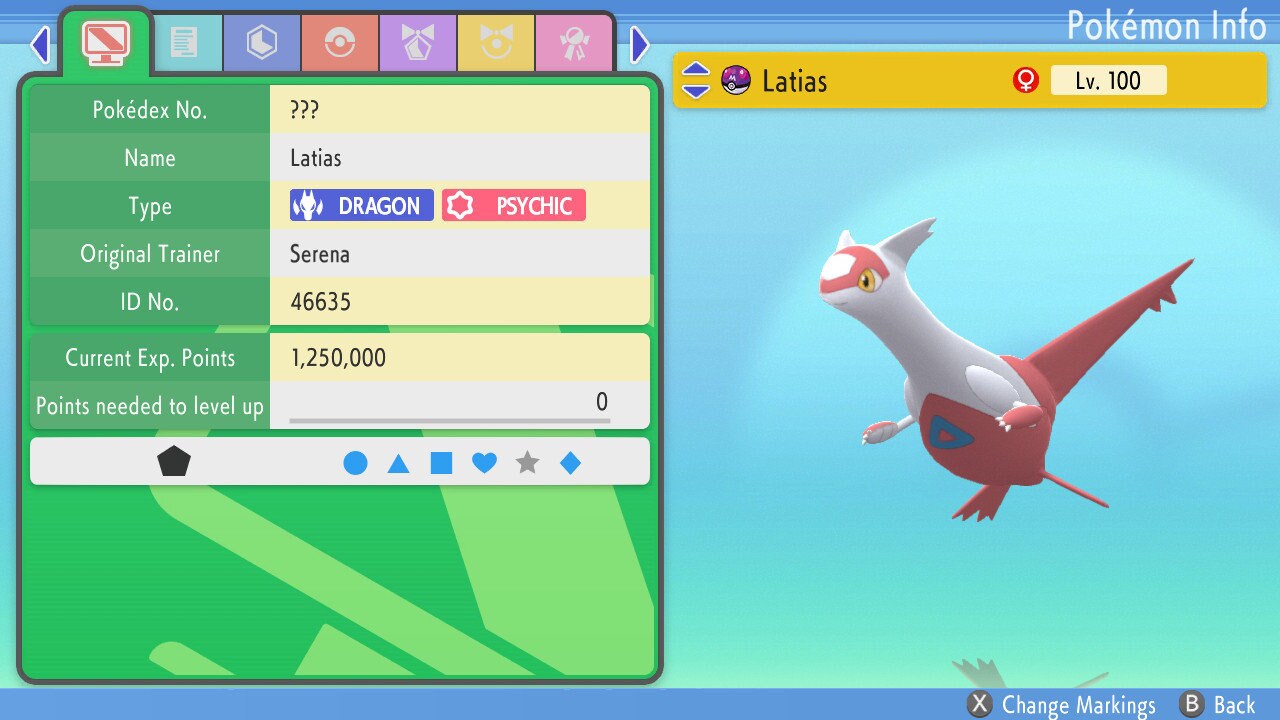Viewport: 1280px width, 720px height.
Task: Toggle the gray star marking
Action: [x=527, y=463]
